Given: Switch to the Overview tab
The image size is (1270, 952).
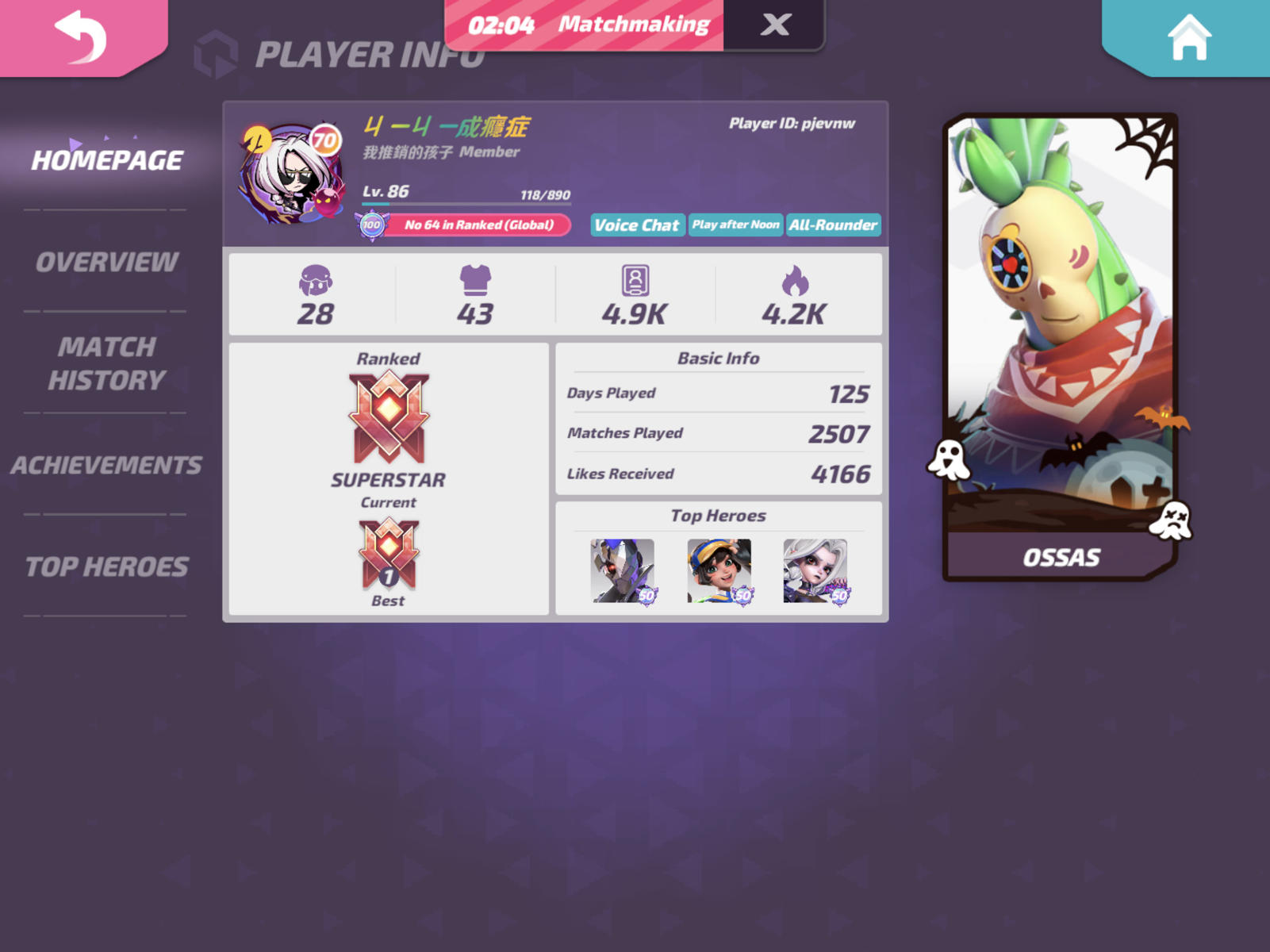Looking at the screenshot, I should pyautogui.click(x=107, y=262).
